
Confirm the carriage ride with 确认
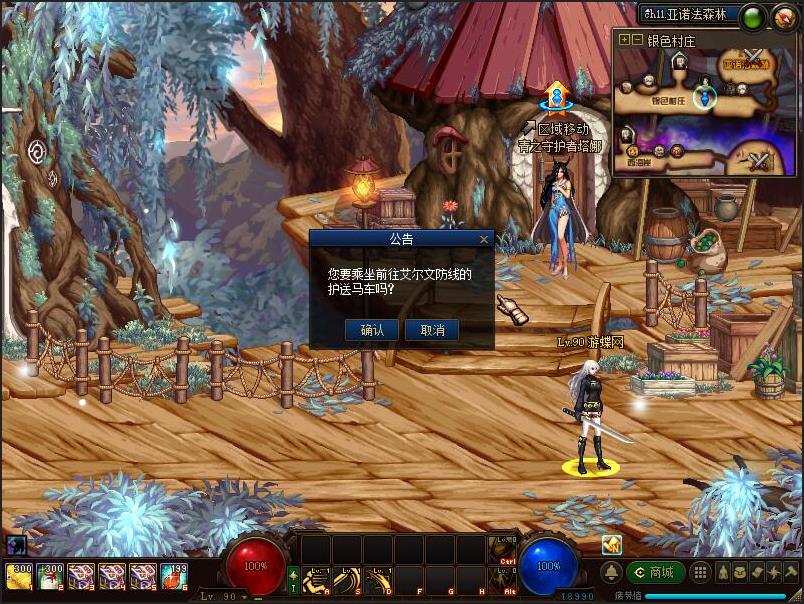tap(372, 330)
